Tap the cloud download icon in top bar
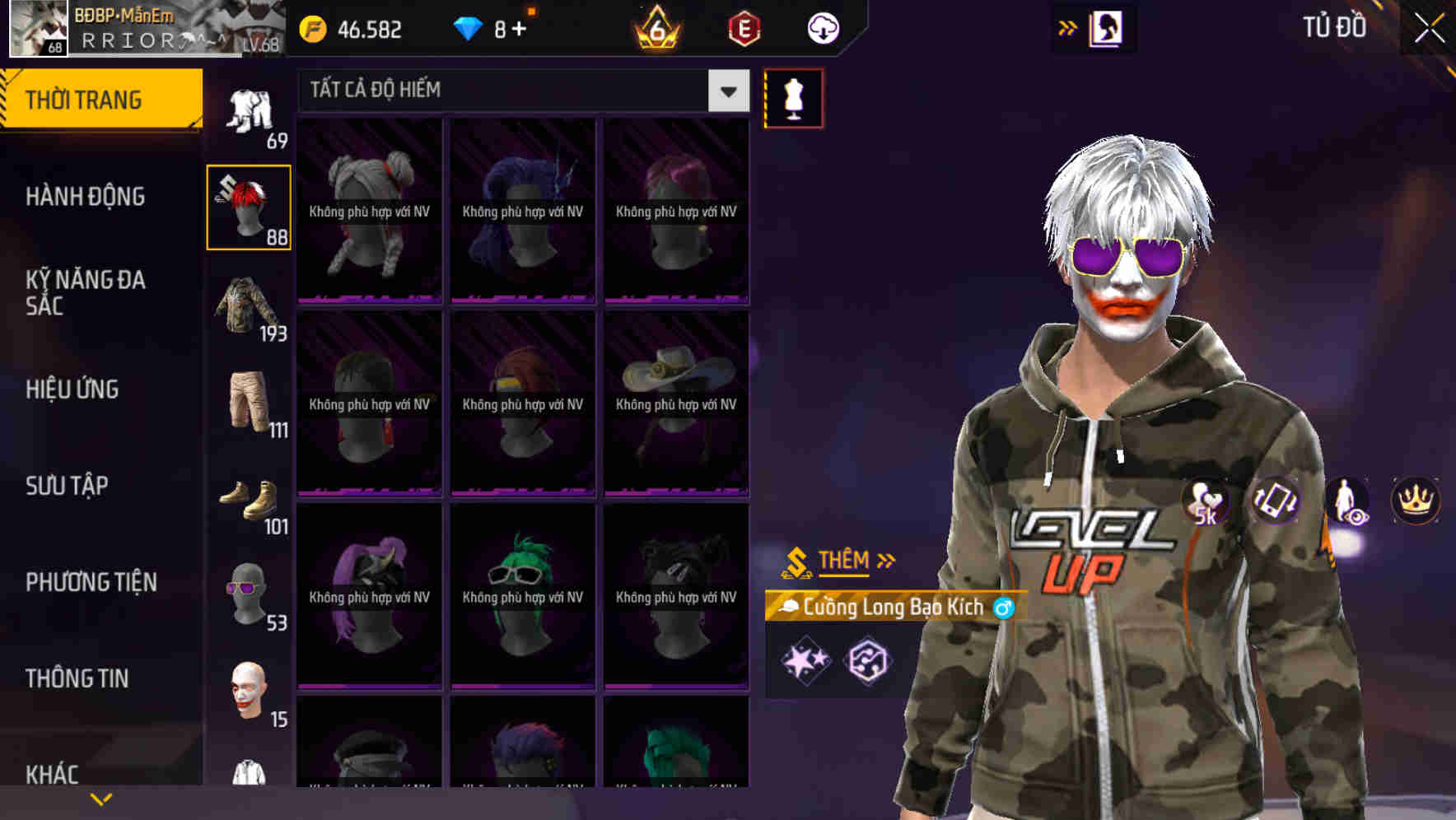 click(x=822, y=28)
